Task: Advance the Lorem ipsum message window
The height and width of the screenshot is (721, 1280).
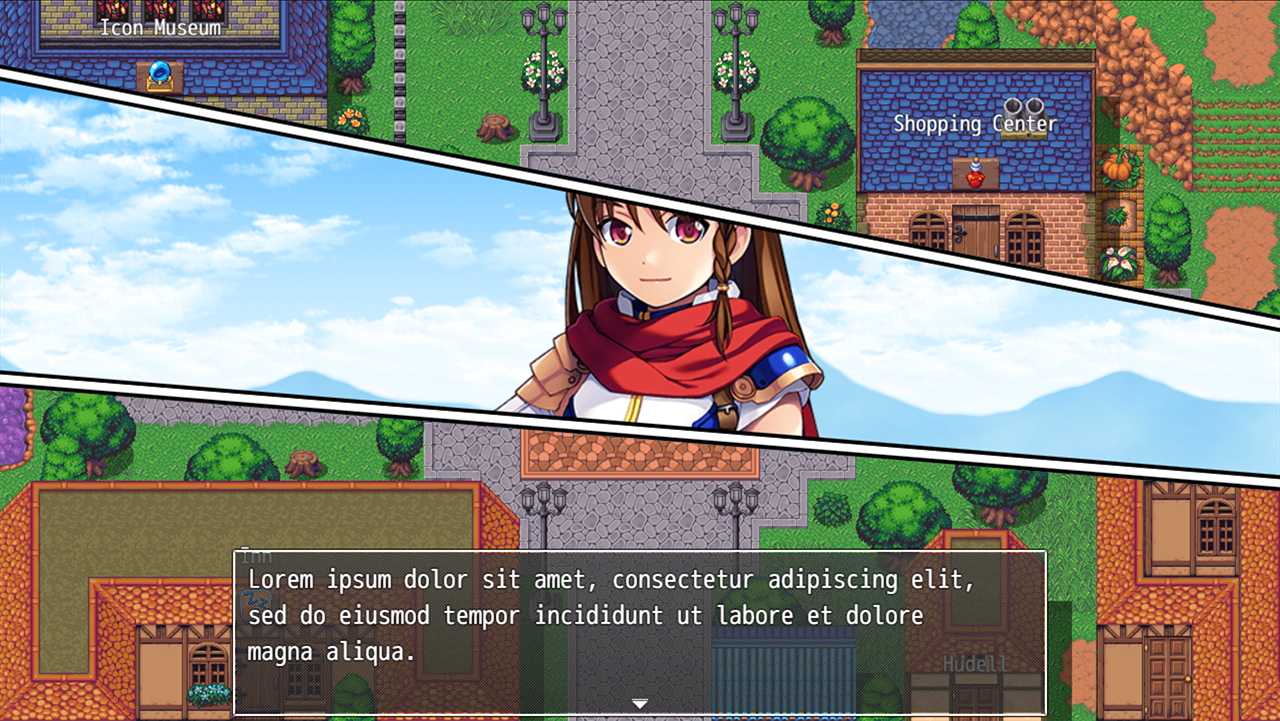Action: pyautogui.click(x=640, y=620)
